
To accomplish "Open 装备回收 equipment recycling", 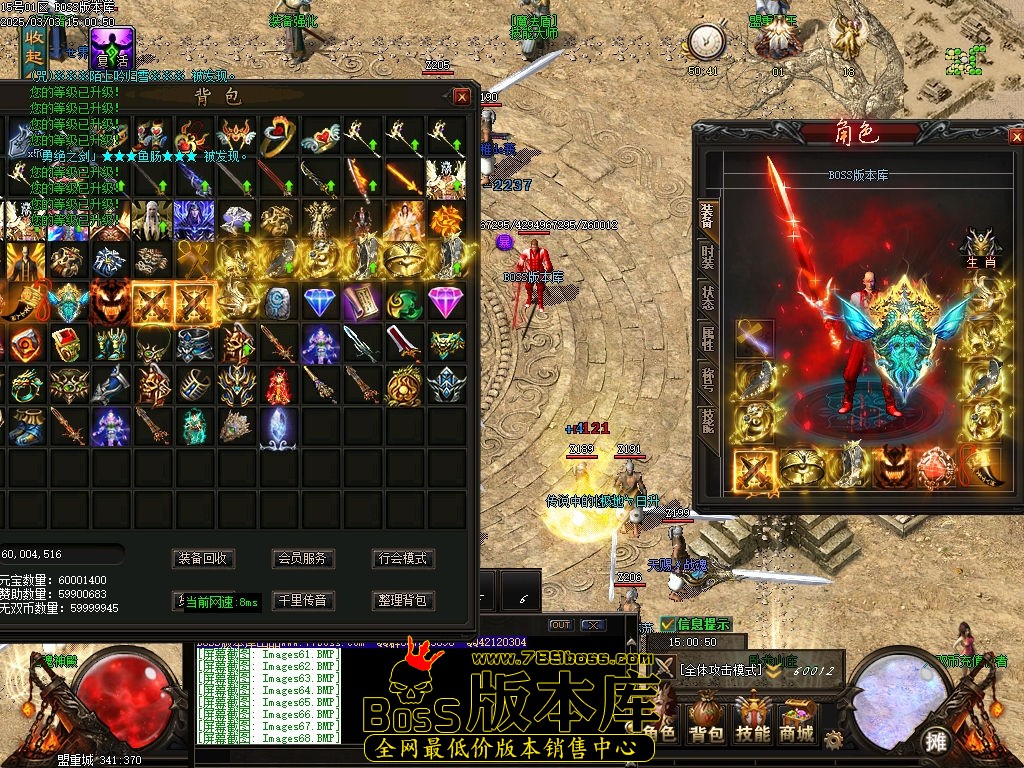I will [203, 559].
